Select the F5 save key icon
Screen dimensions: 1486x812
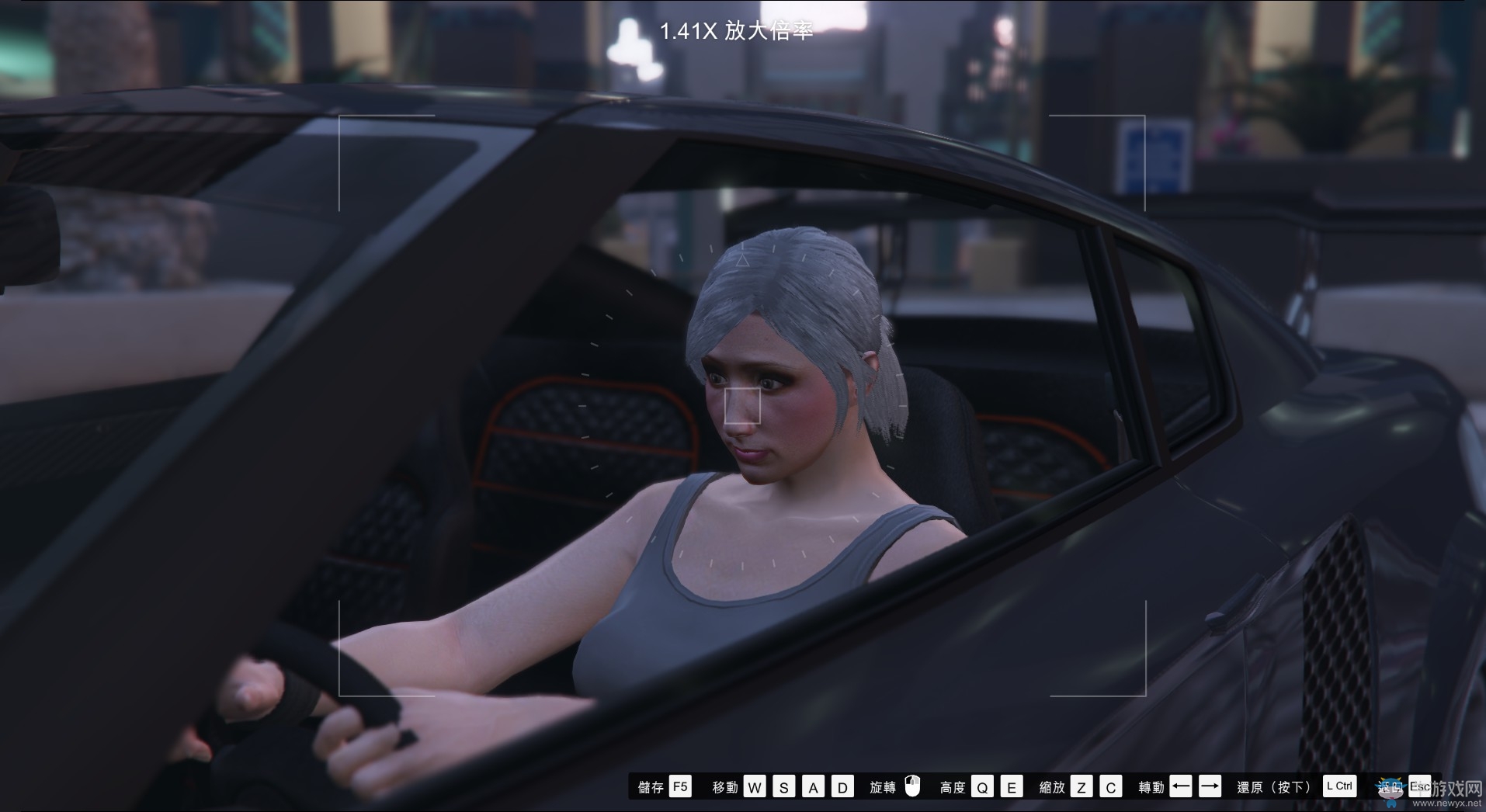click(x=680, y=786)
